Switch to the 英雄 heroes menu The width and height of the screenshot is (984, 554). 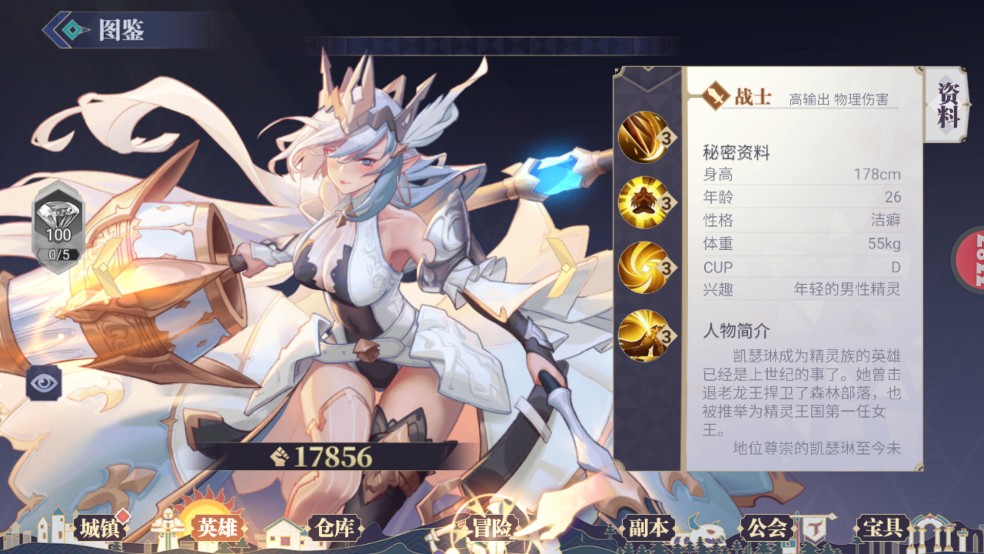click(217, 528)
